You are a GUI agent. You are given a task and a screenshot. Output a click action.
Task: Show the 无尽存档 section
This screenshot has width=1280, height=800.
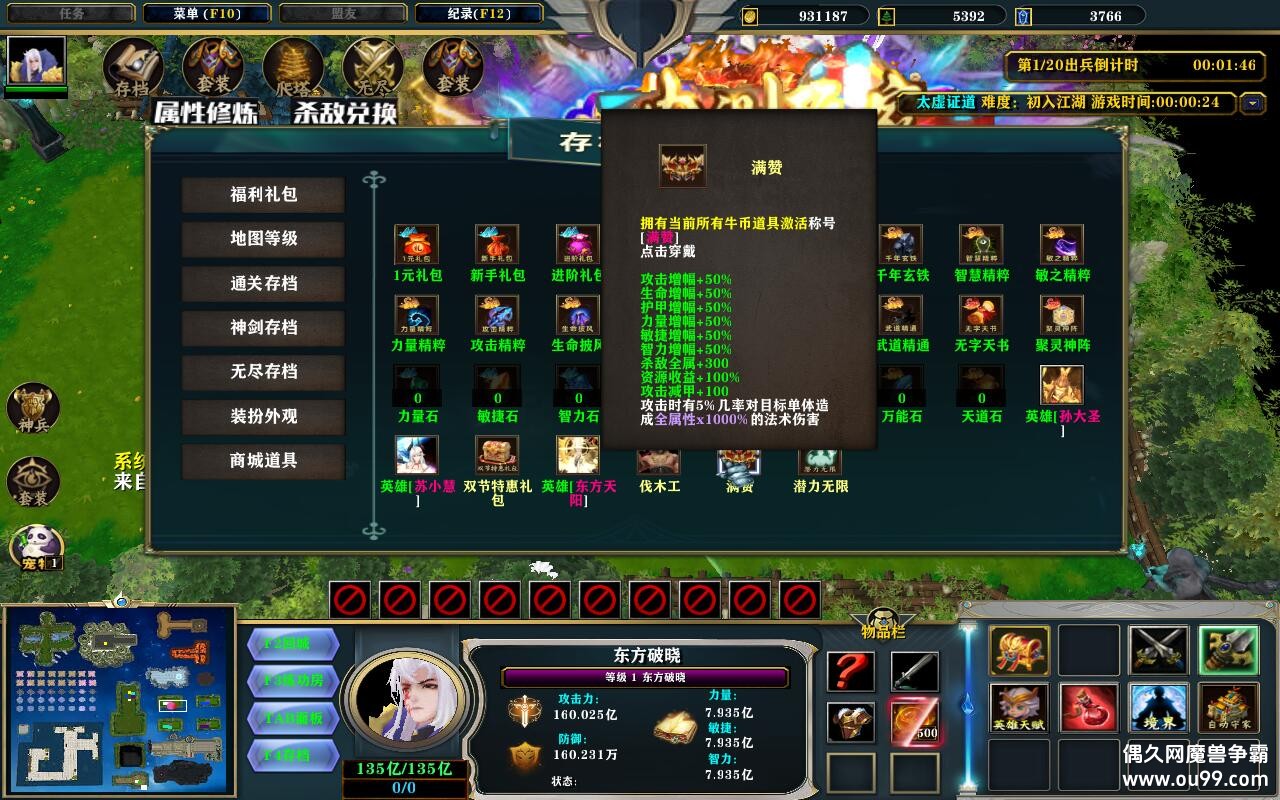(x=263, y=371)
